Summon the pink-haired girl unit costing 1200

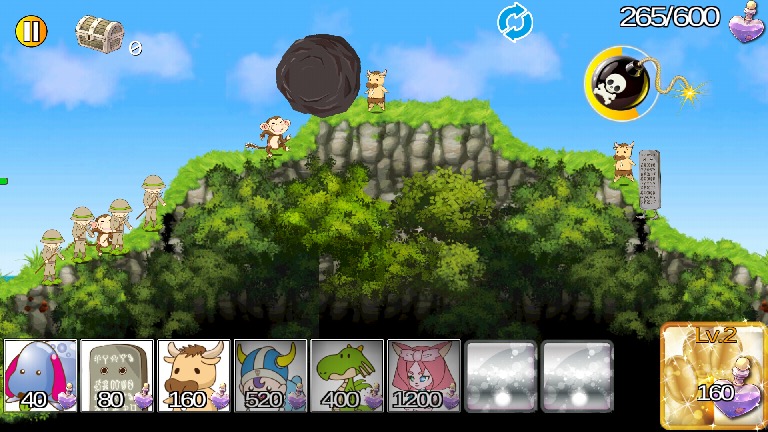click(424, 376)
